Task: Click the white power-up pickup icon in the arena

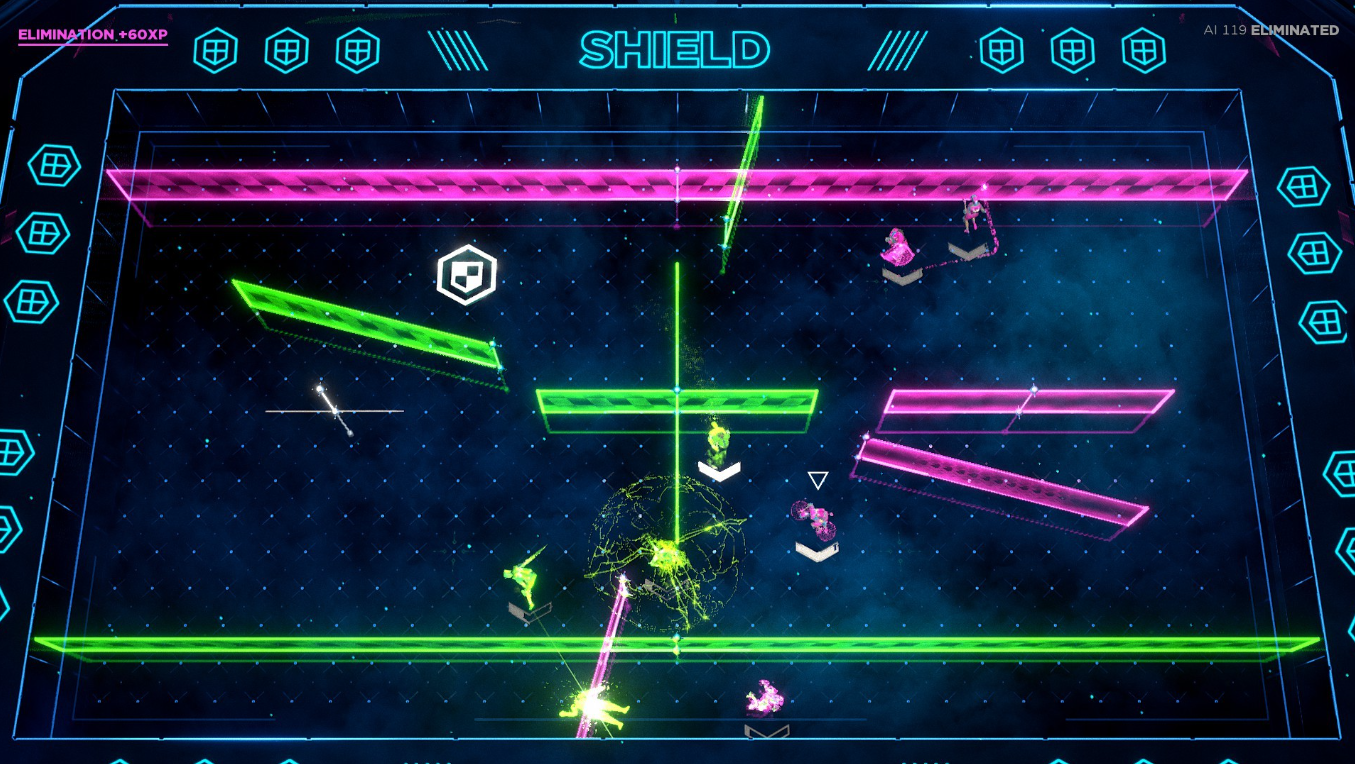Action: pyautogui.click(x=466, y=274)
